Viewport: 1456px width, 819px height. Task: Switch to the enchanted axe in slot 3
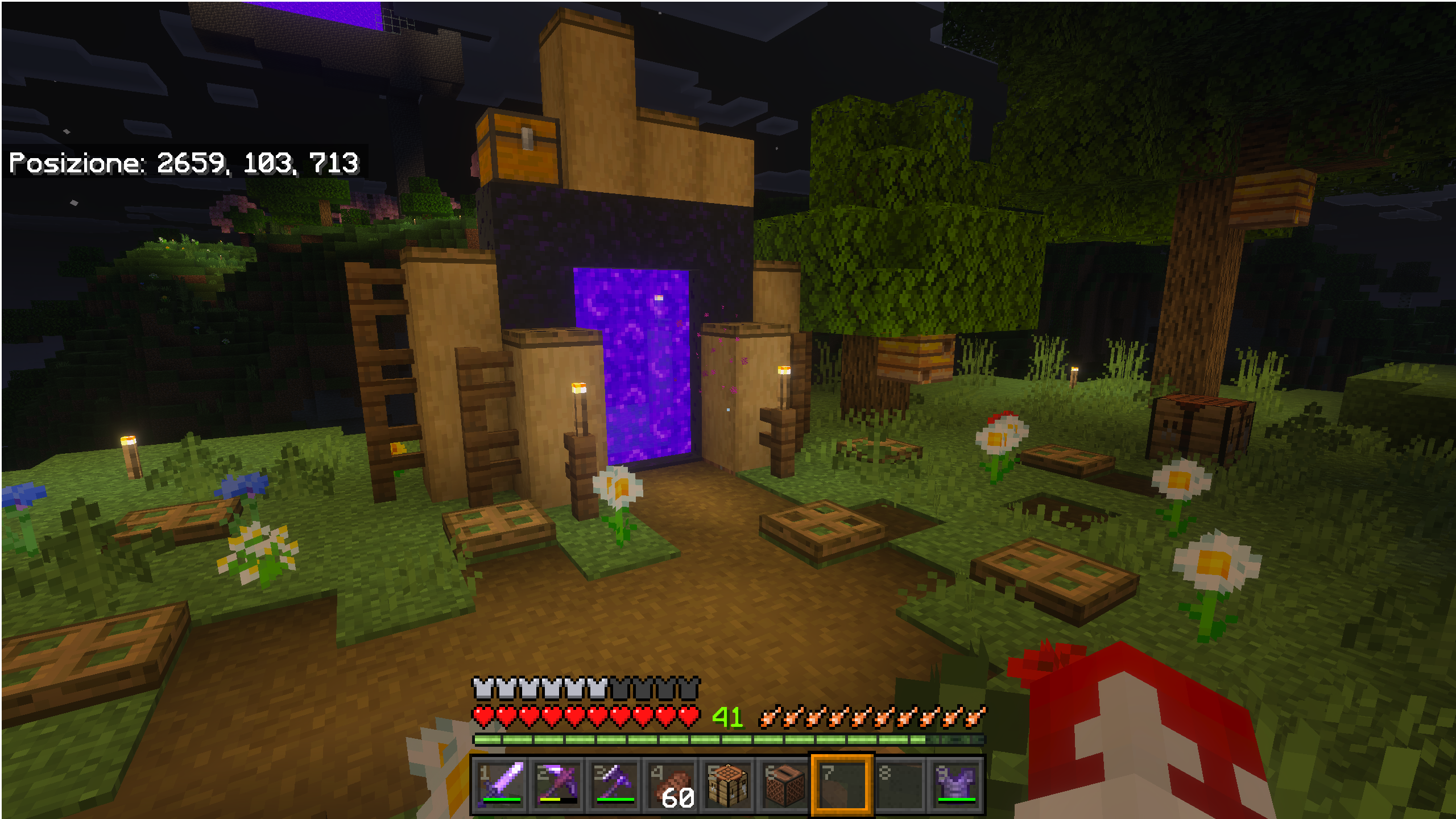pyautogui.click(x=615, y=785)
